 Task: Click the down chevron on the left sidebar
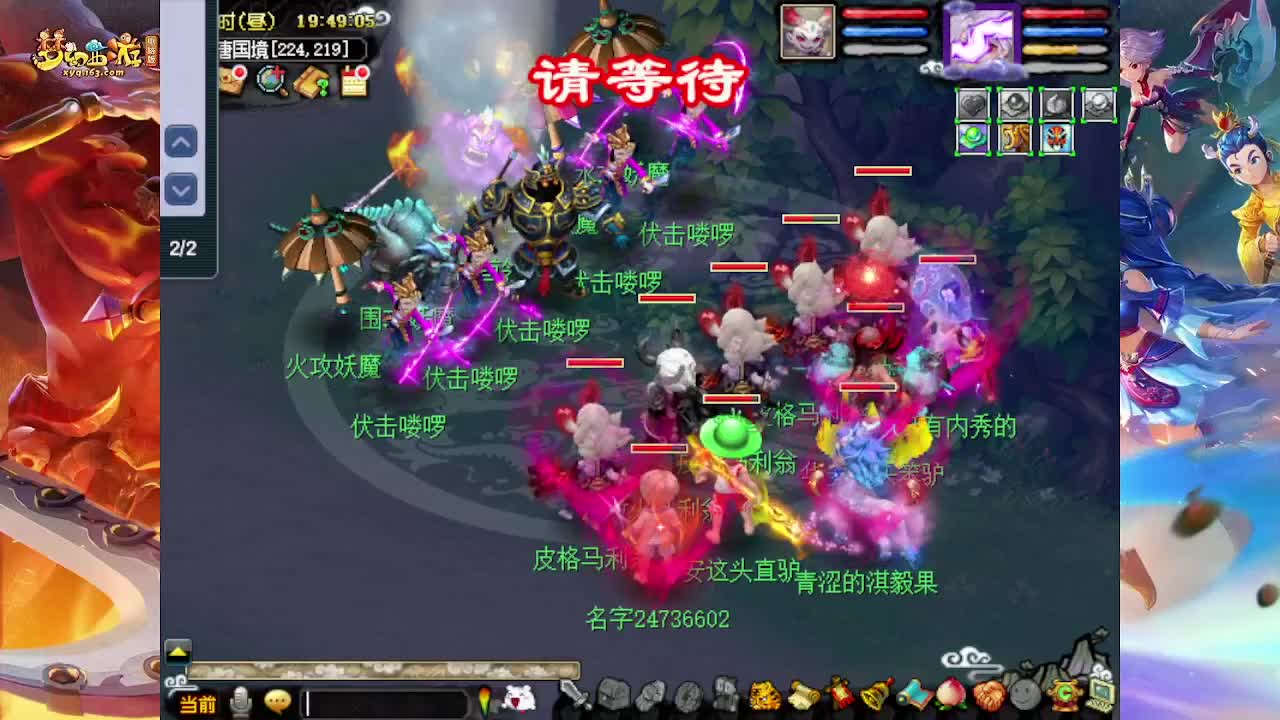click(x=181, y=190)
